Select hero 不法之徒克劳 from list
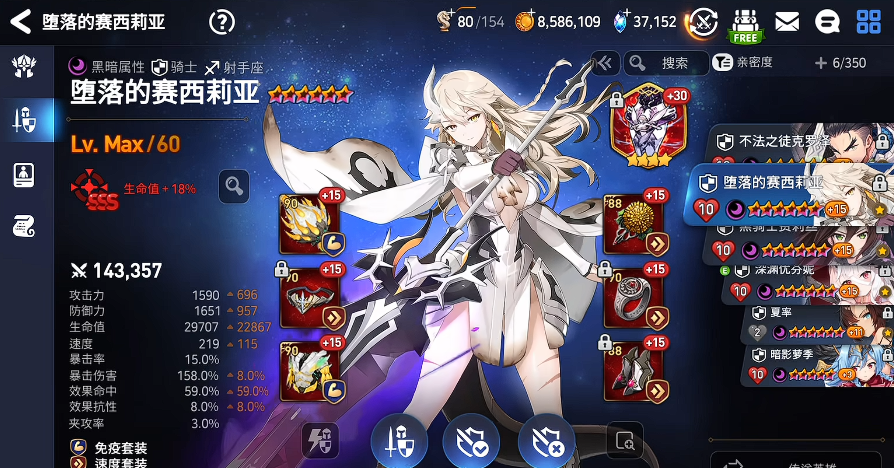The width and height of the screenshot is (894, 468). (x=800, y=143)
